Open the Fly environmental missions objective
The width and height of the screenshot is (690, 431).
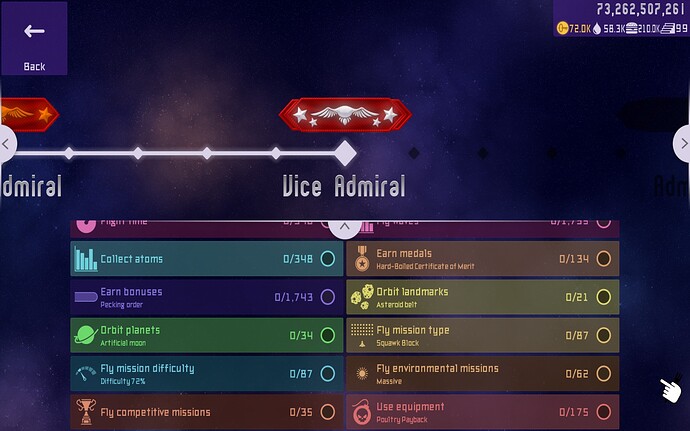pyautogui.click(x=482, y=373)
